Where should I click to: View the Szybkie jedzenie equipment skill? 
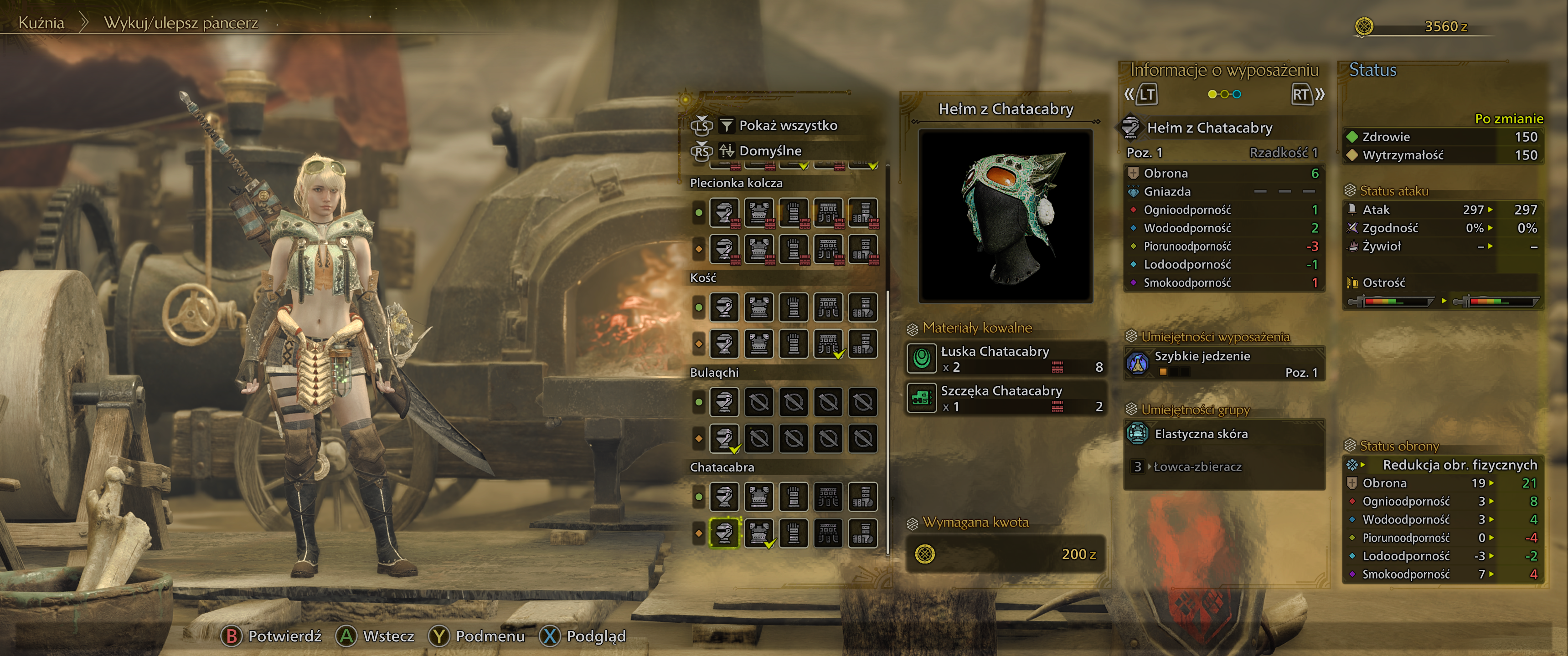pyautogui.click(x=1223, y=363)
